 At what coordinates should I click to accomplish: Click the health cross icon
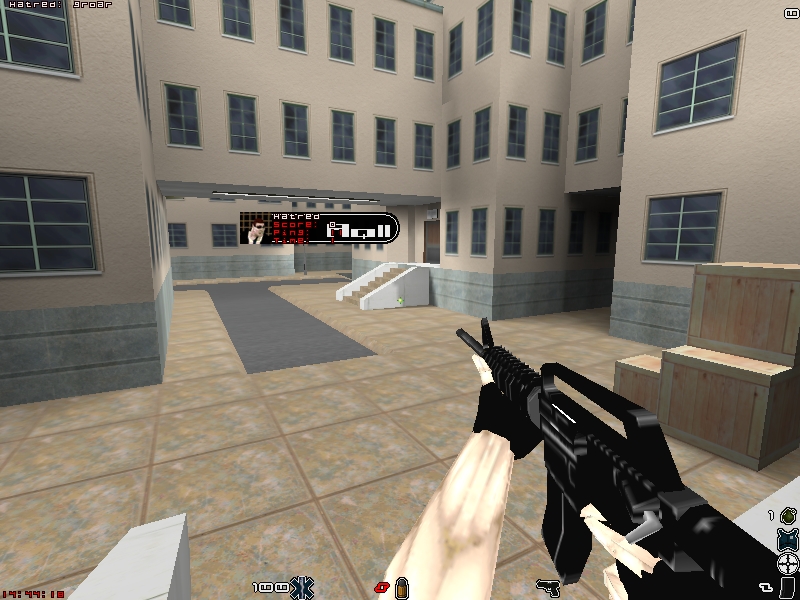tap(302, 586)
